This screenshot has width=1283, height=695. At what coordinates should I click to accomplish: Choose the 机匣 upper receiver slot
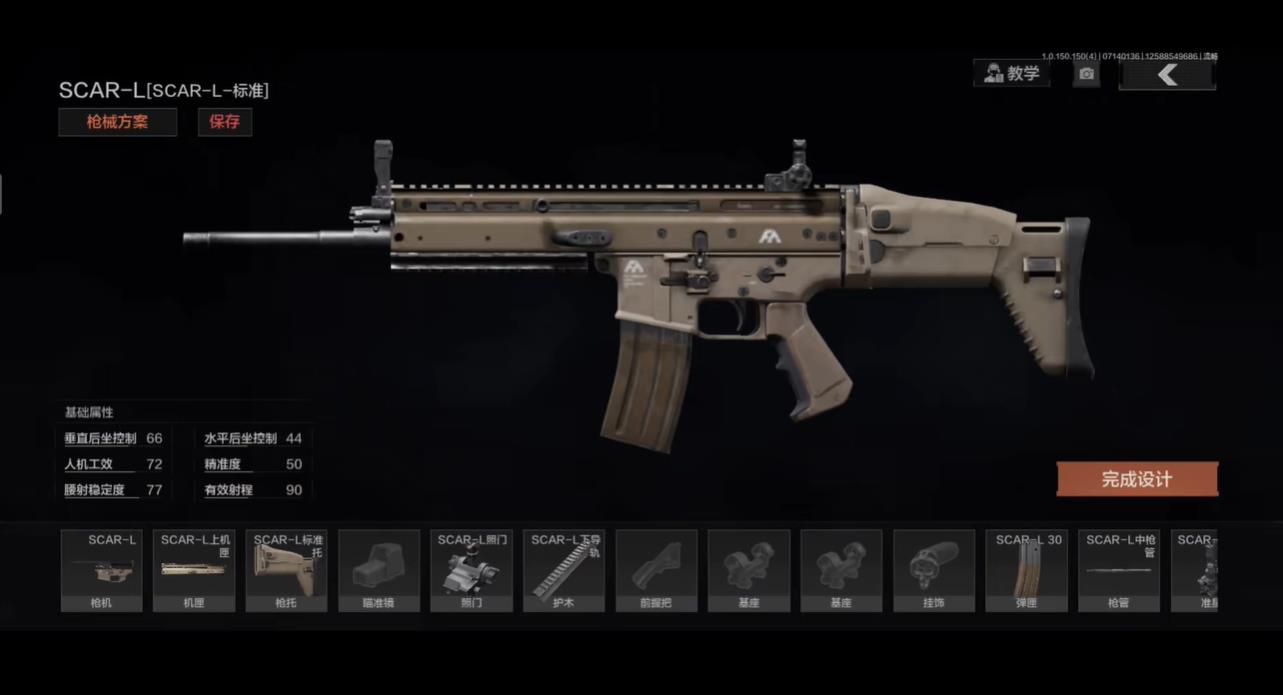click(194, 570)
